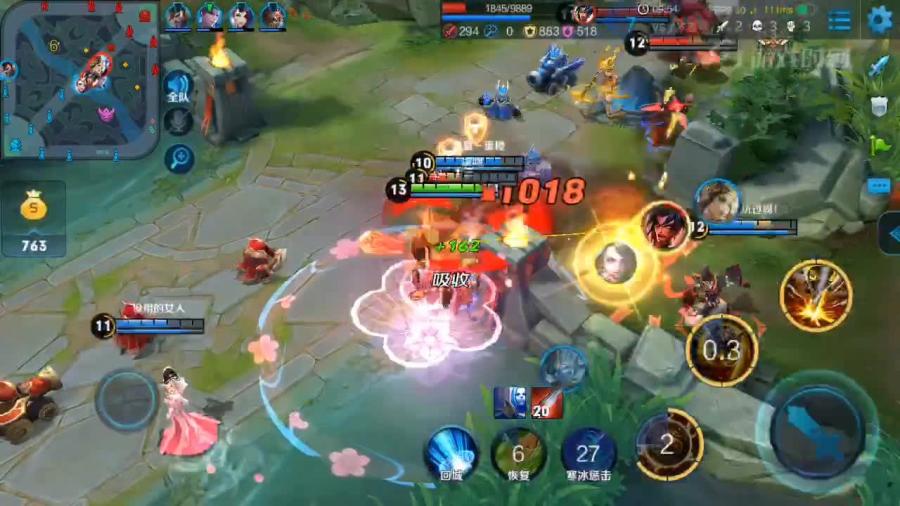Activate the skill showing 0.3 cooldown

click(721, 350)
